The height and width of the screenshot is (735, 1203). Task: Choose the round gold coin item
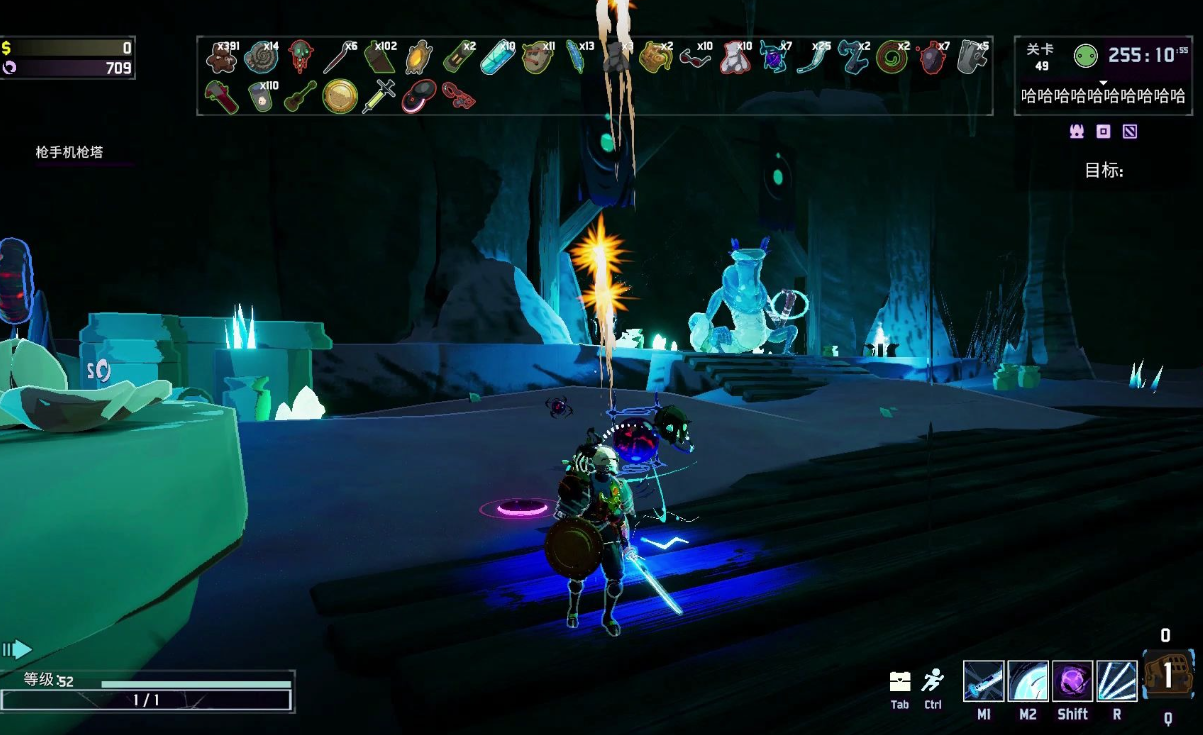click(x=340, y=97)
